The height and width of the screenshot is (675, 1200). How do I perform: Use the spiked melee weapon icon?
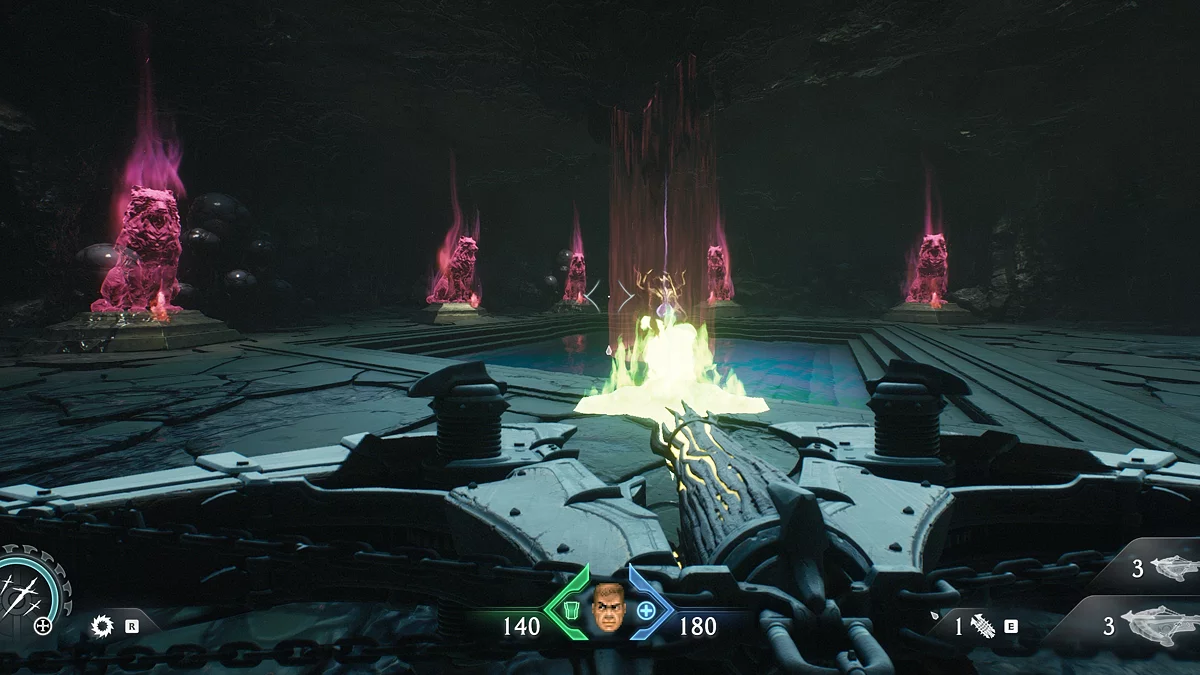click(x=982, y=627)
